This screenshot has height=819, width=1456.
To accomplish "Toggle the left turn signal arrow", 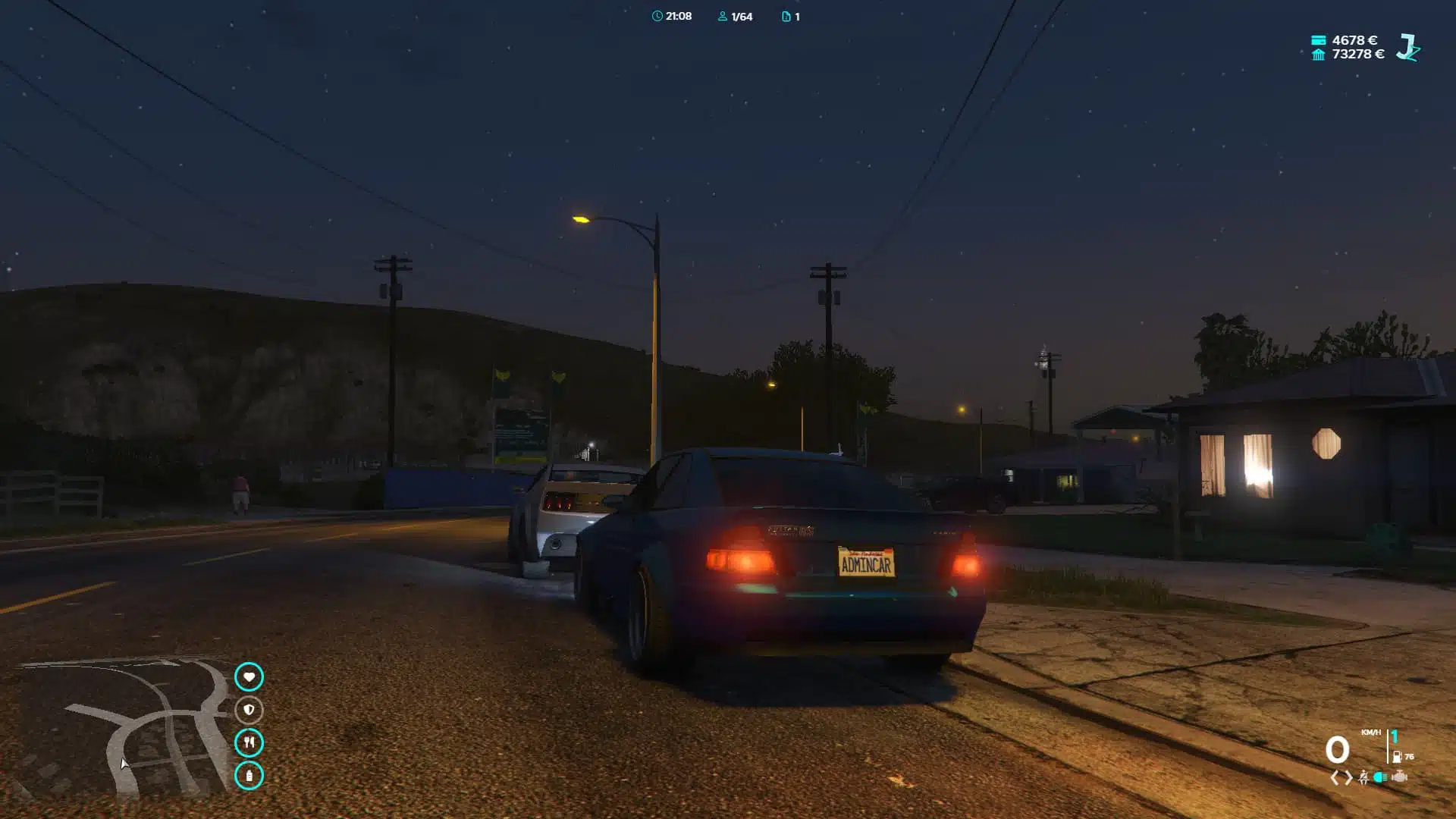I will (1335, 777).
